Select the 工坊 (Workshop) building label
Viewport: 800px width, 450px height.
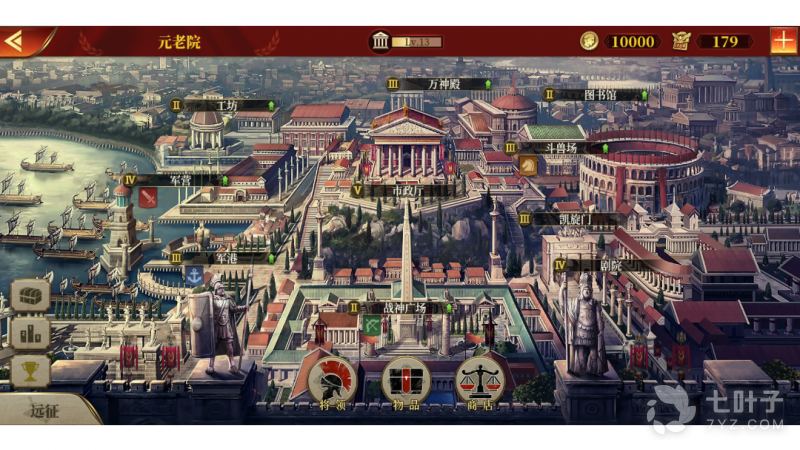click(x=228, y=105)
